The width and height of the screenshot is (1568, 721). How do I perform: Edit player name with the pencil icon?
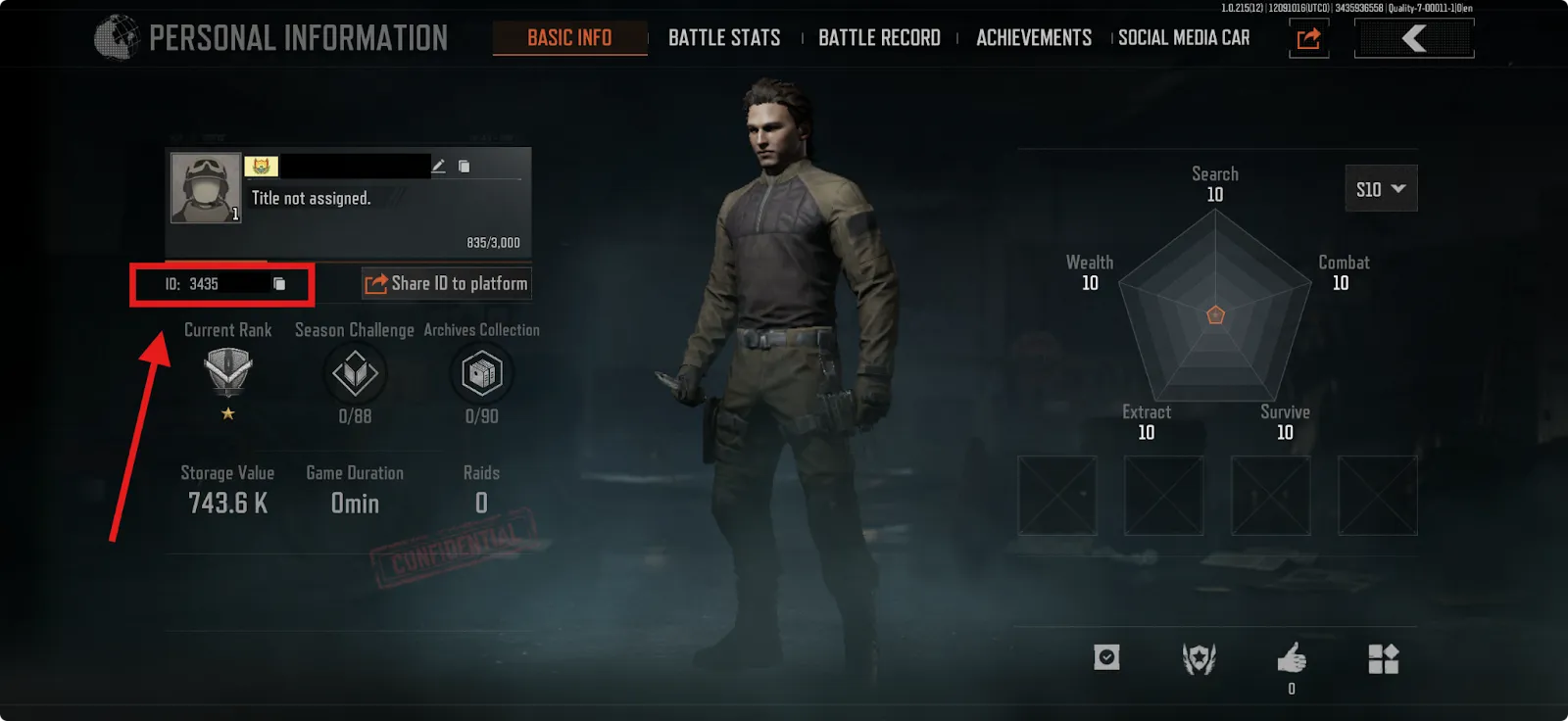point(439,167)
